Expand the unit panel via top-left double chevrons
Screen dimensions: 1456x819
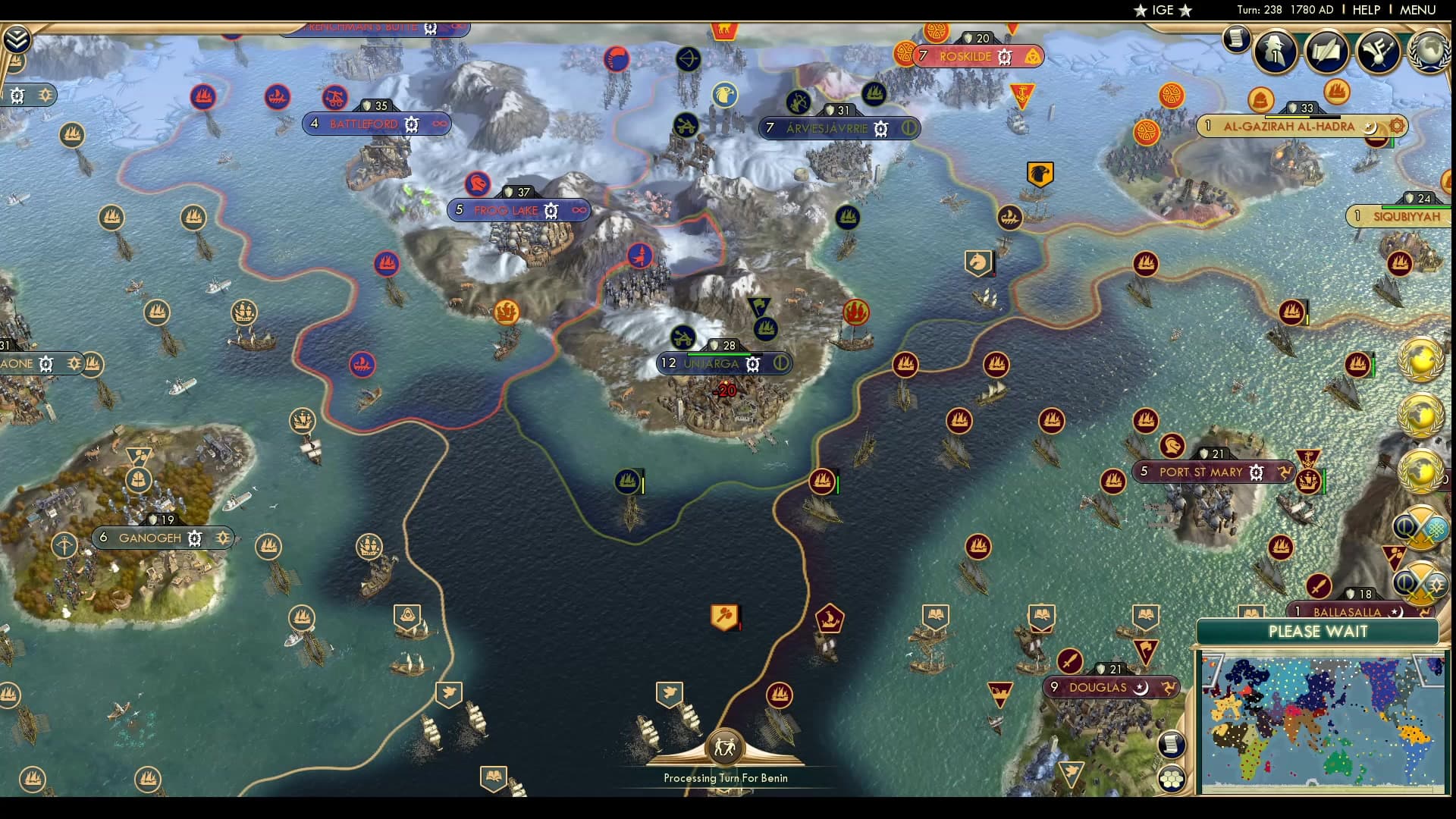click(16, 38)
